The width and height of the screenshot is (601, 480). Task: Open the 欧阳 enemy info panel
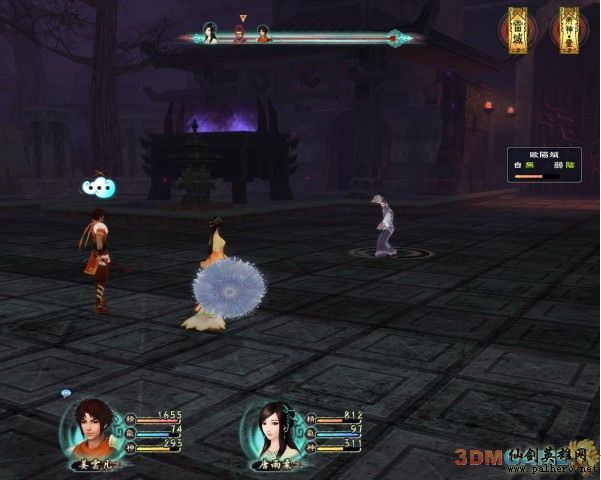tap(538, 165)
